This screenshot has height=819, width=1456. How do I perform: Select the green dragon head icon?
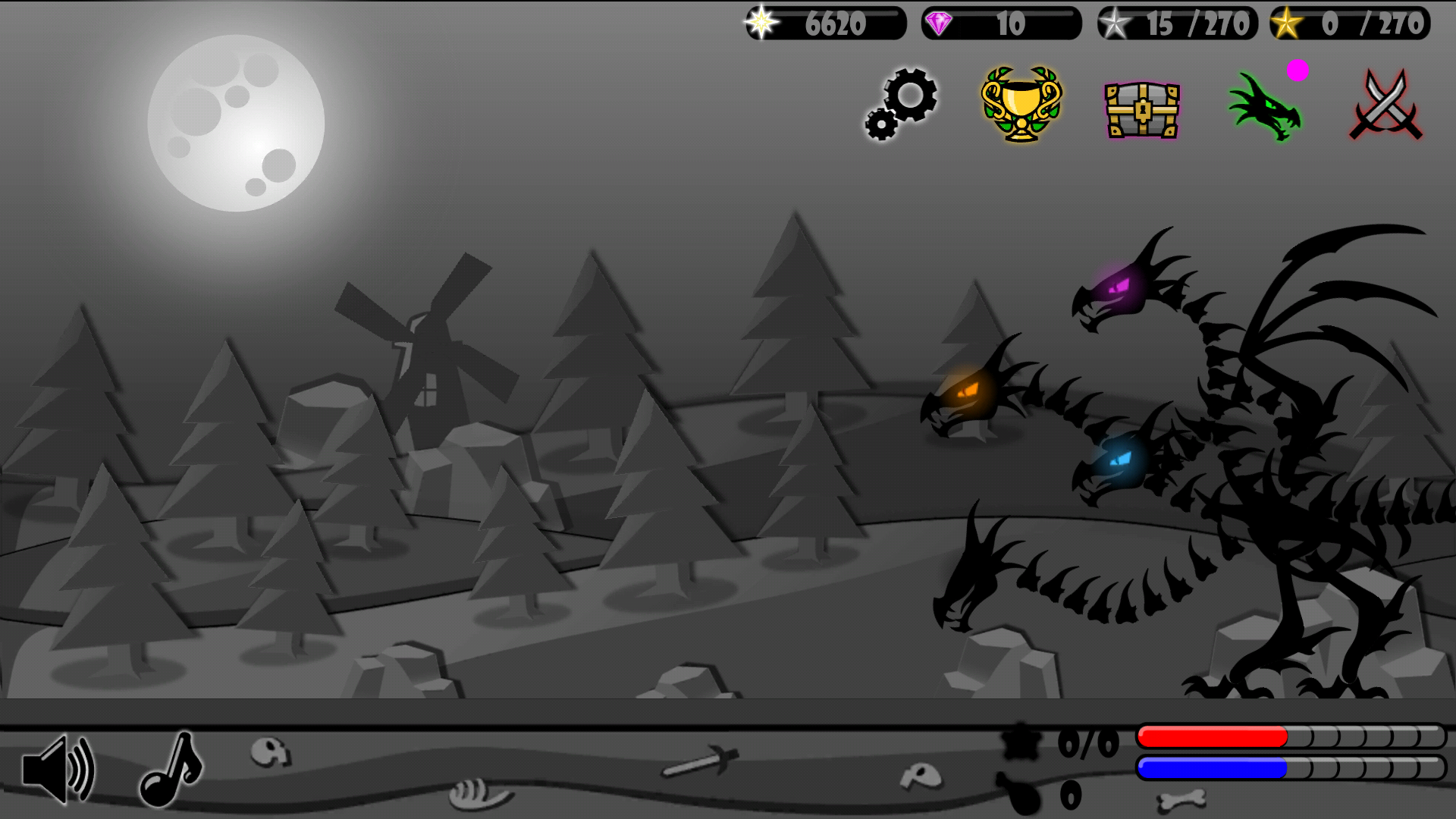(1265, 108)
